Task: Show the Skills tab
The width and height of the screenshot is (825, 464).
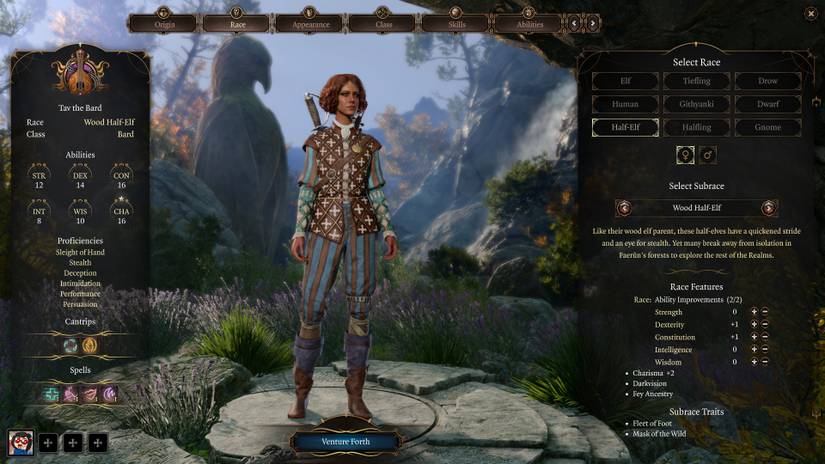Action: pos(455,21)
